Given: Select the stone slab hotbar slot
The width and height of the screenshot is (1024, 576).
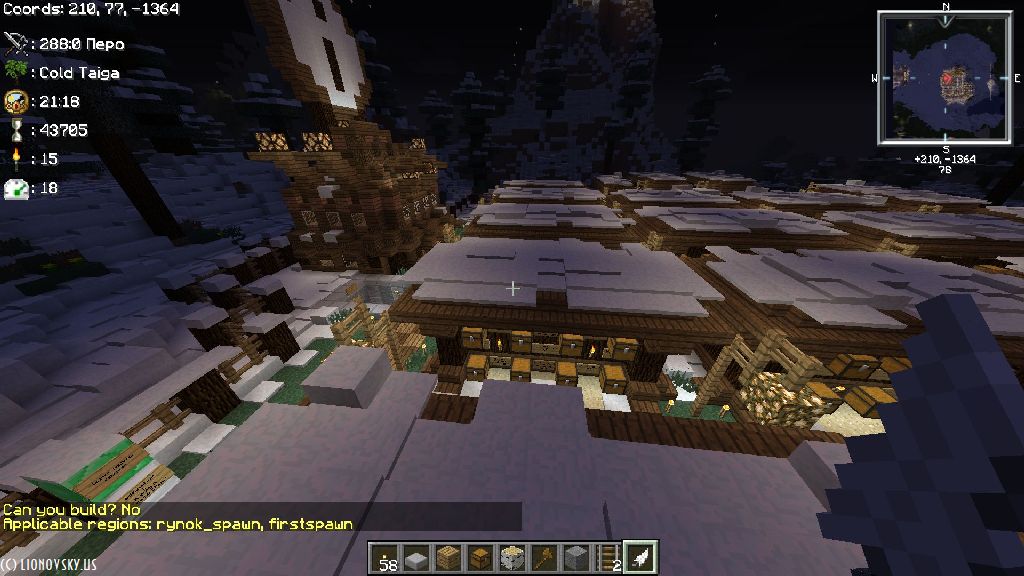Looking at the screenshot, I should 415,557.
